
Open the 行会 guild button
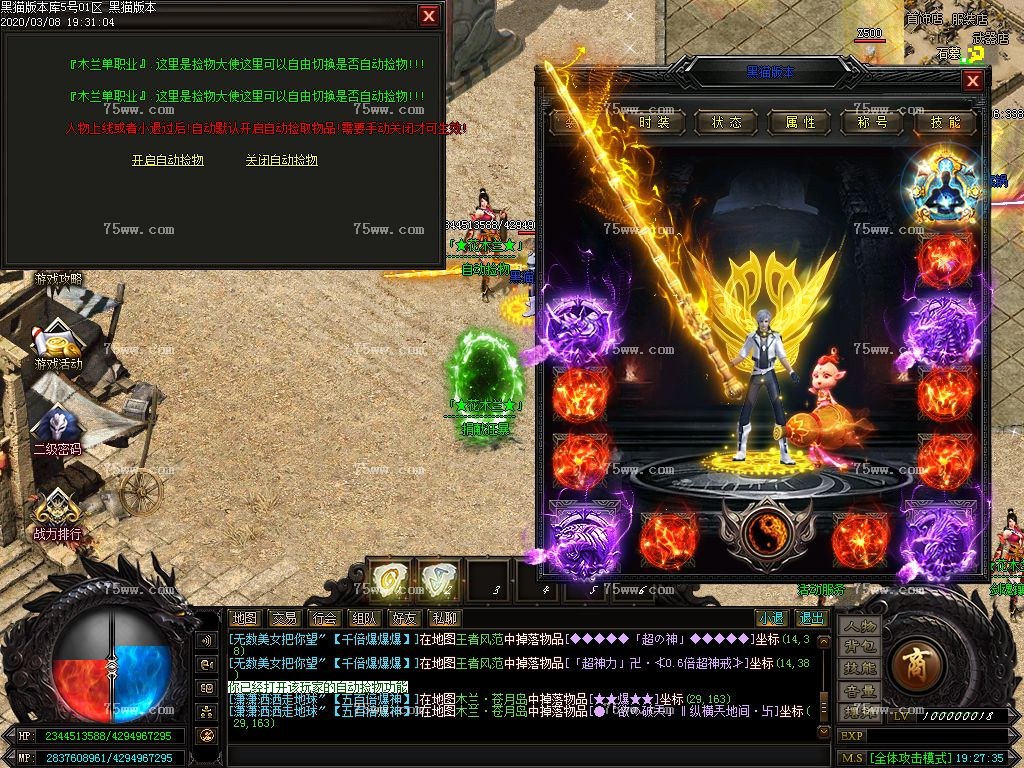[324, 618]
